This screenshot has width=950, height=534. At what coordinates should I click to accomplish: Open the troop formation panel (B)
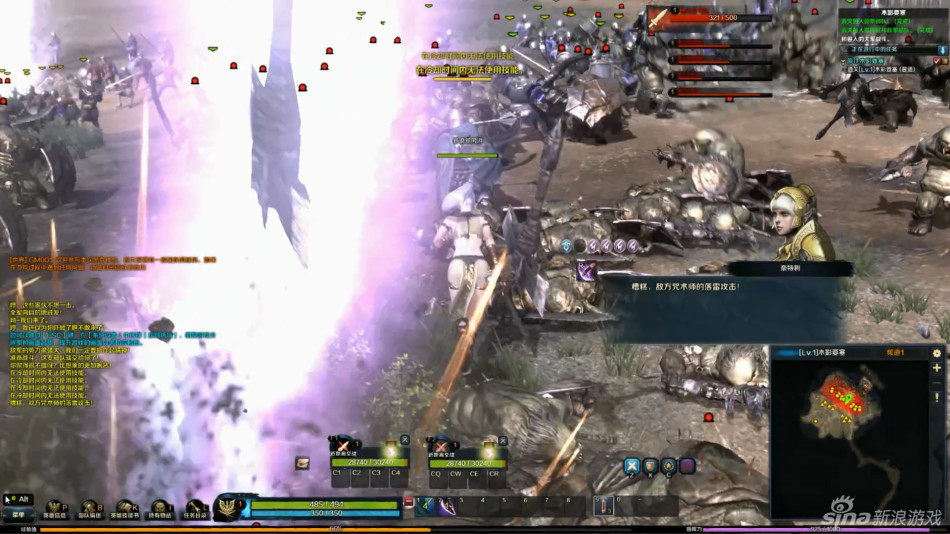click(x=90, y=510)
